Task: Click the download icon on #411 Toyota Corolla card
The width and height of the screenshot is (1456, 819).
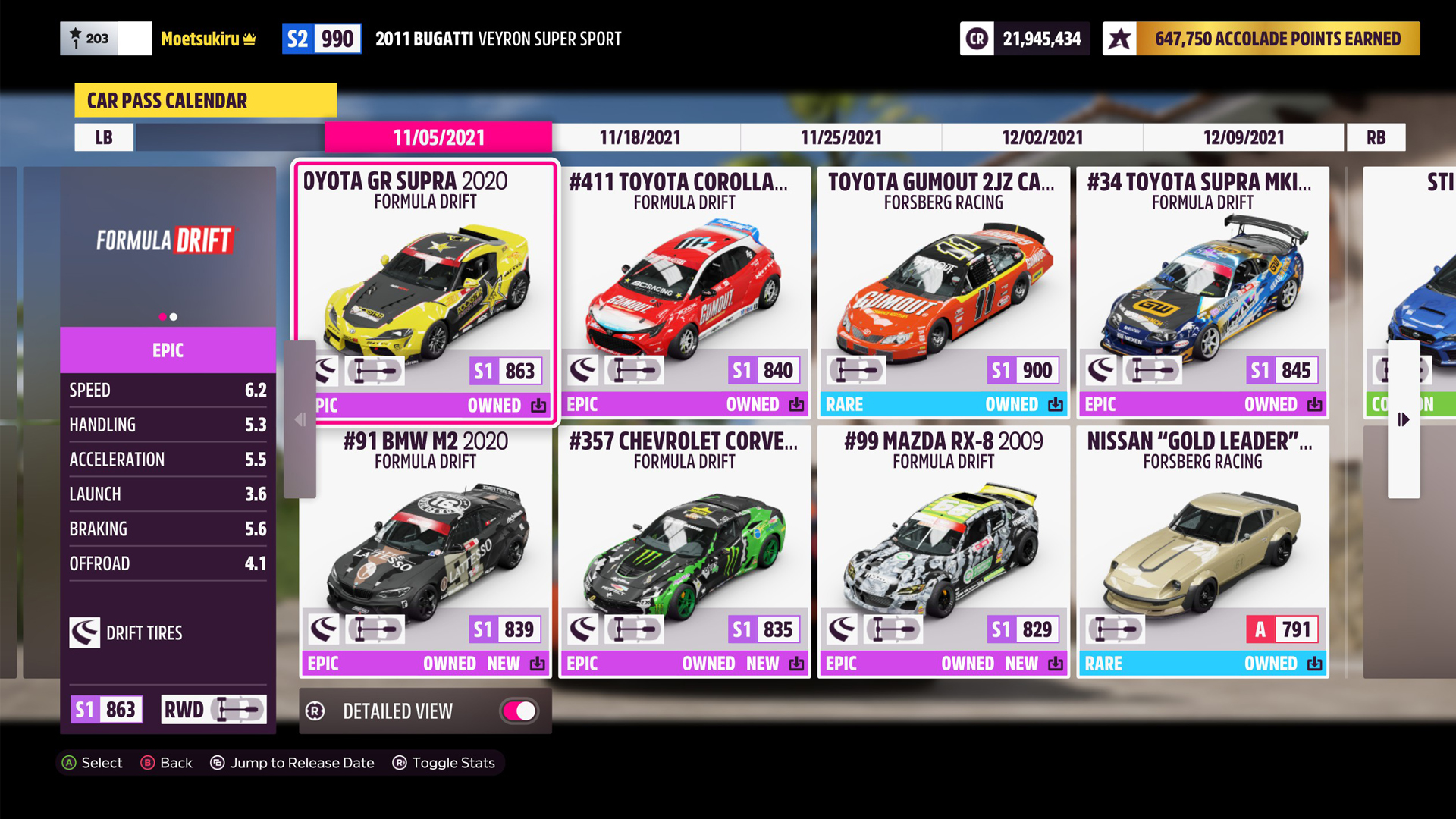Action: [x=797, y=405]
